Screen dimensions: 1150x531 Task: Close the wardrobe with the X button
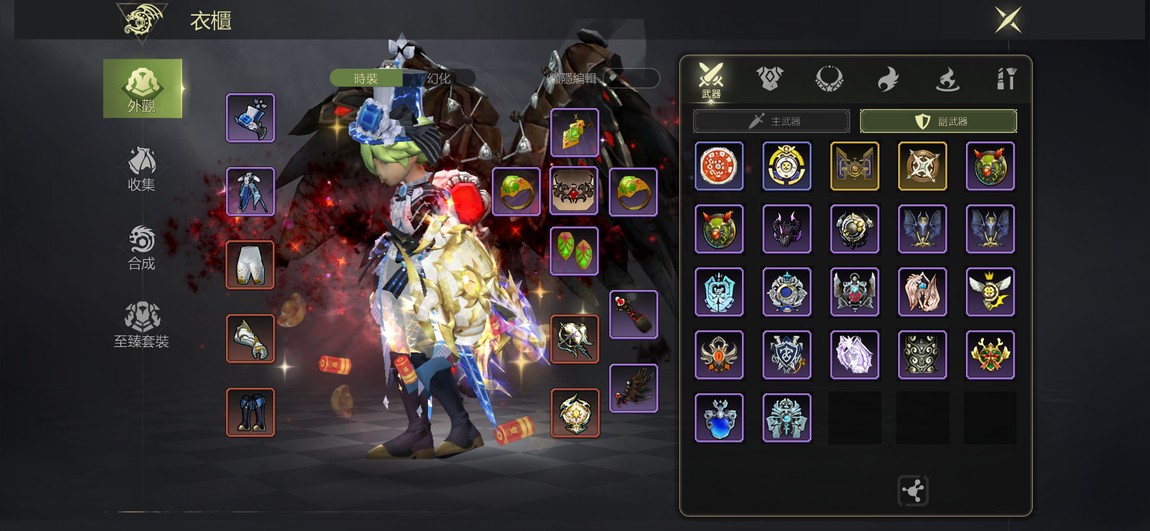tap(1007, 19)
